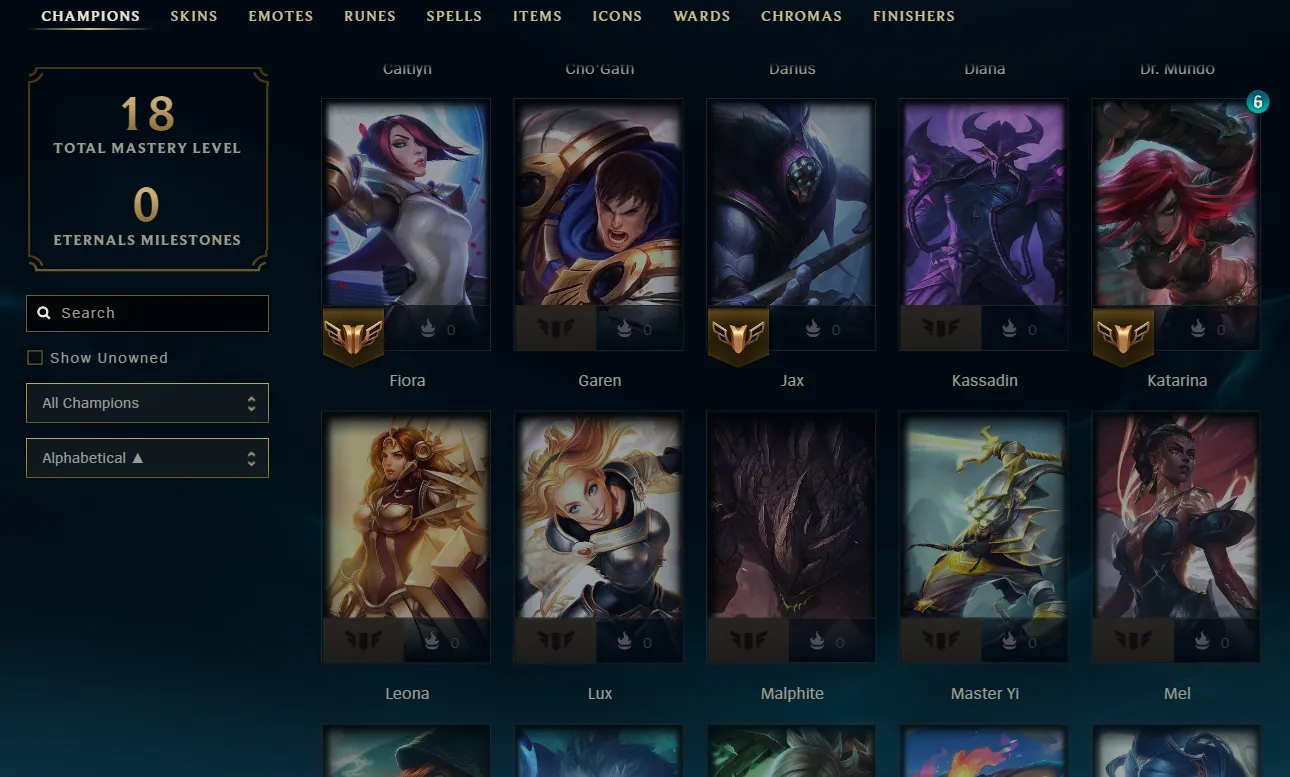Click the notification badge on Katarina's card

1258,101
